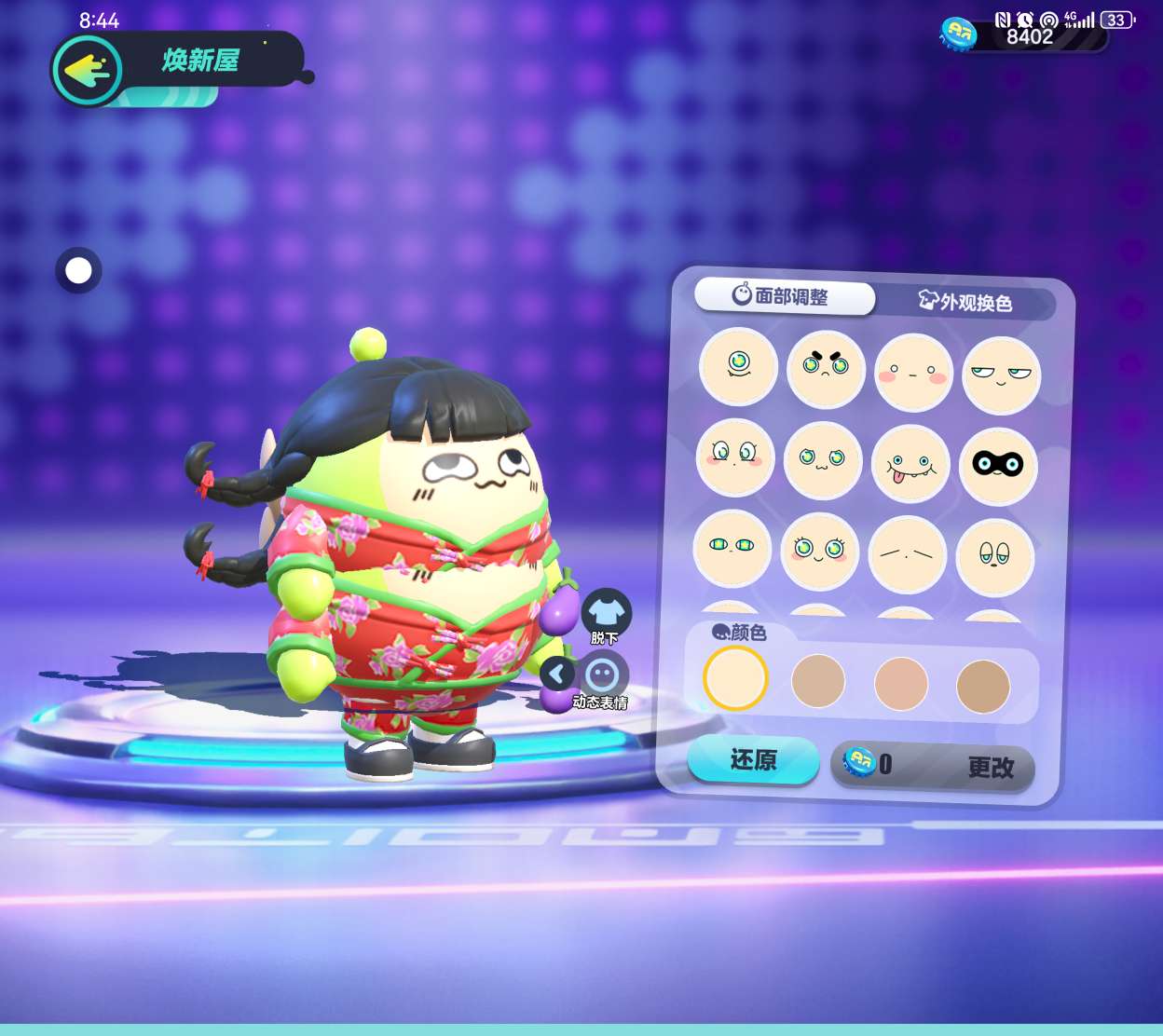The width and height of the screenshot is (1163, 1036).
Task: Go back from the 焕新屋 screen
Action: (87, 70)
